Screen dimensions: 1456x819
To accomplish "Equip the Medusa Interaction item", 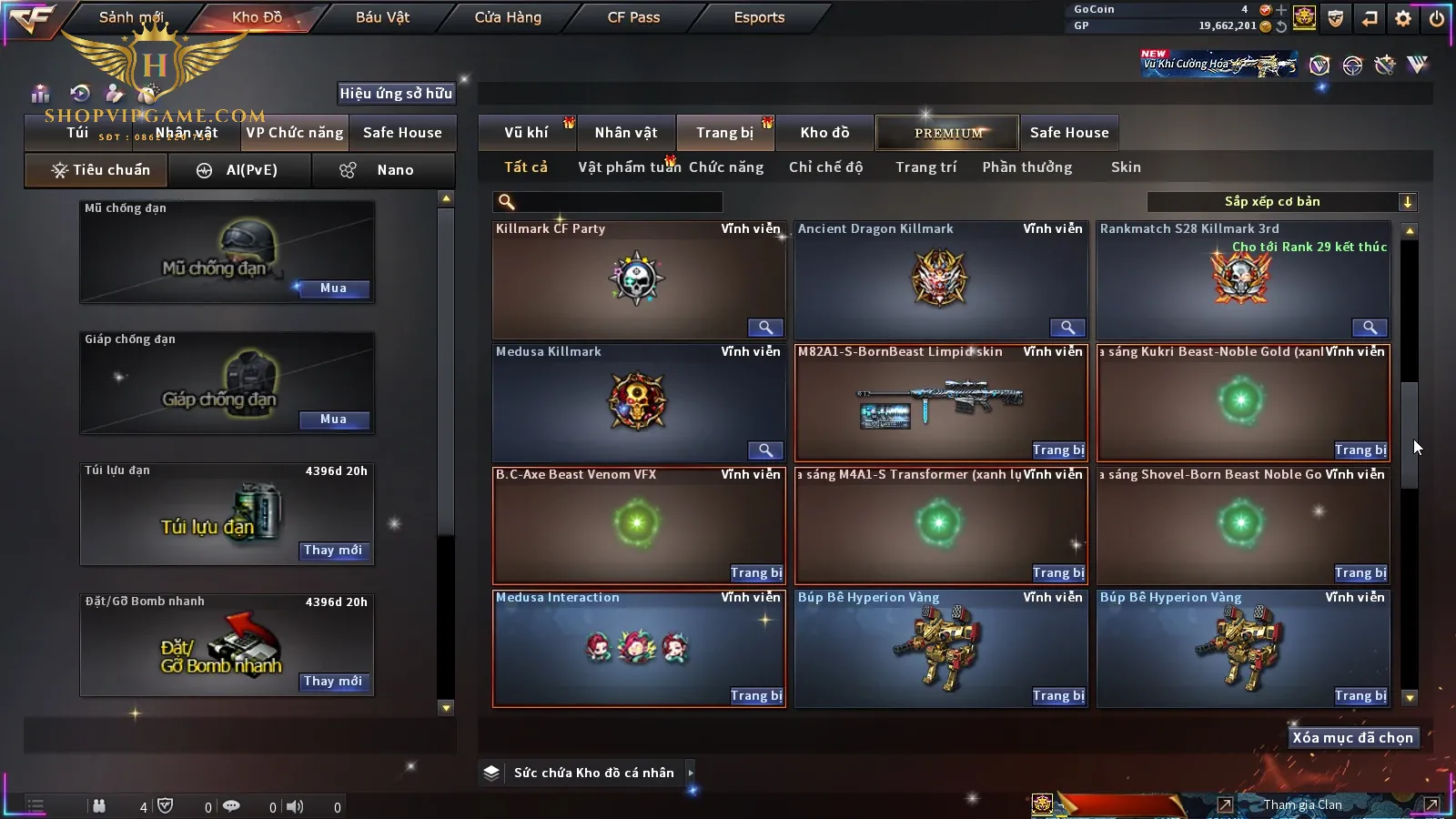I will coord(756,696).
